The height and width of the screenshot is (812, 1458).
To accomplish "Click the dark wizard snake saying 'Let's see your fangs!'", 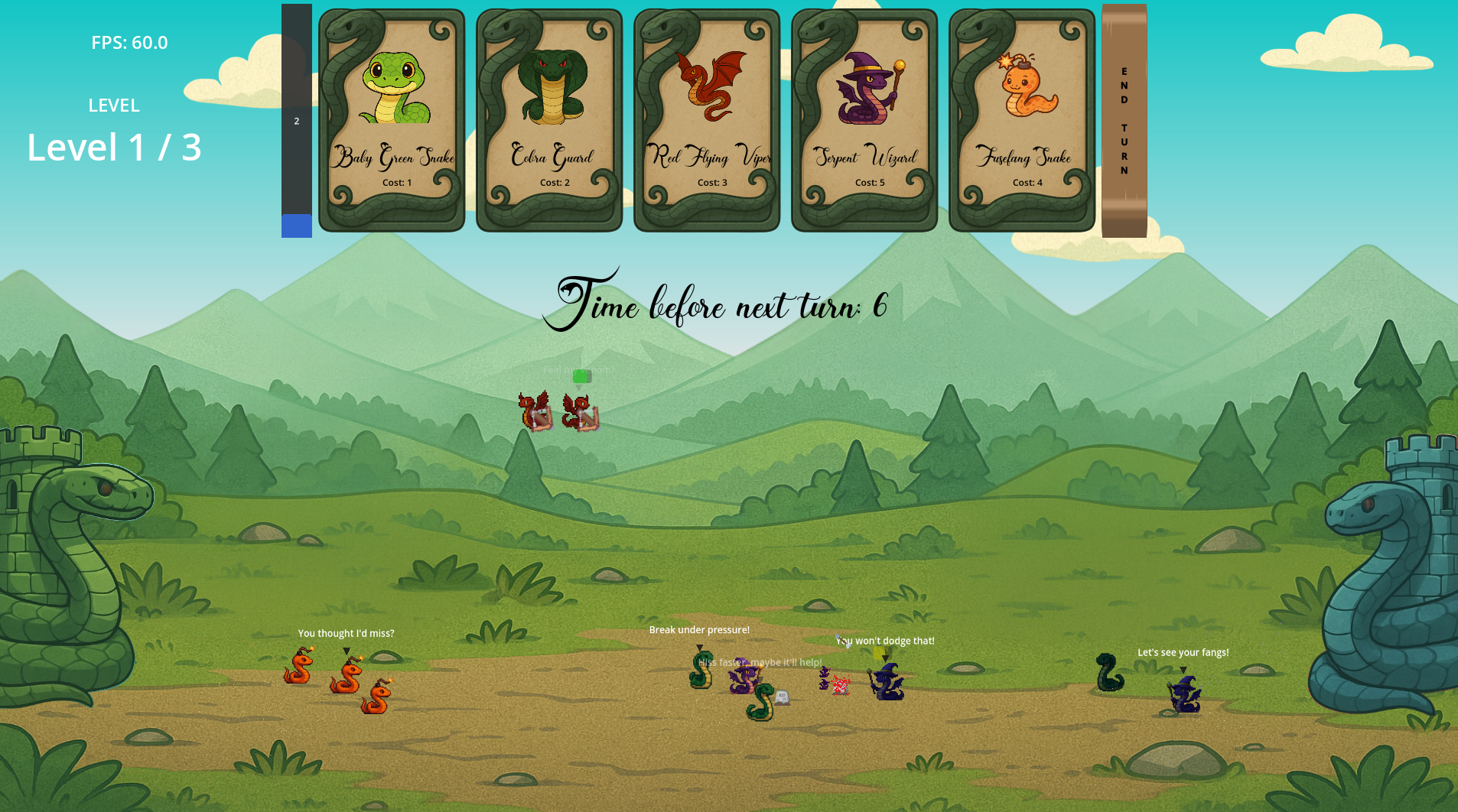I will pos(1183,692).
